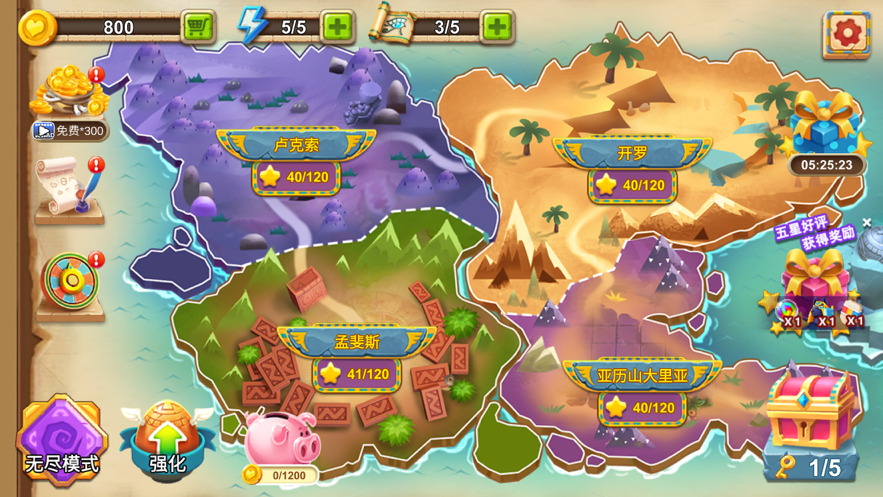Enter the 无尽模式 endless mode

click(62, 436)
